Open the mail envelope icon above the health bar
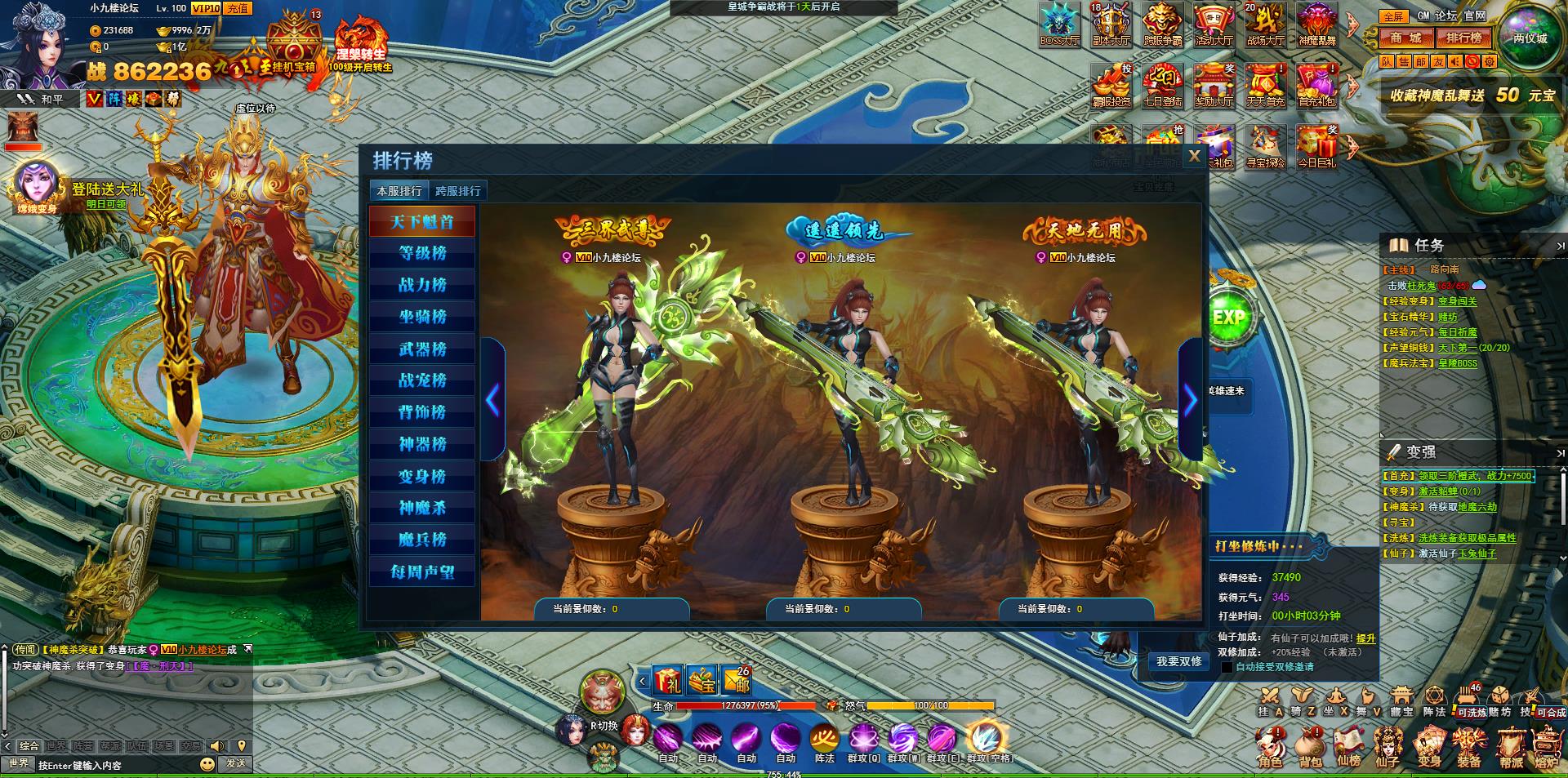Screen dimensions: 1568x778 (737, 679)
